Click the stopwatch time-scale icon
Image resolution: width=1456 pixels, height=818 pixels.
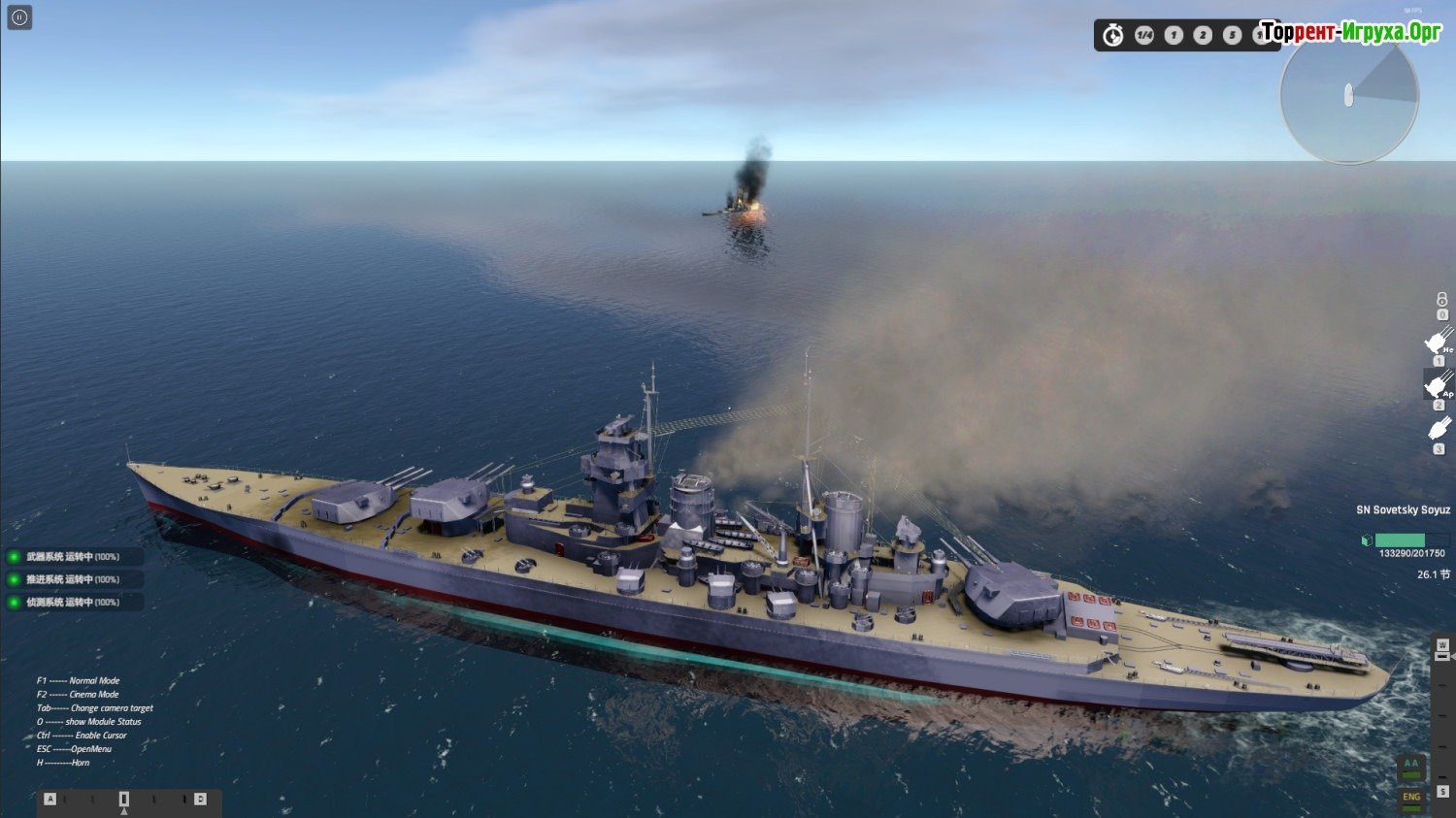[1113, 35]
